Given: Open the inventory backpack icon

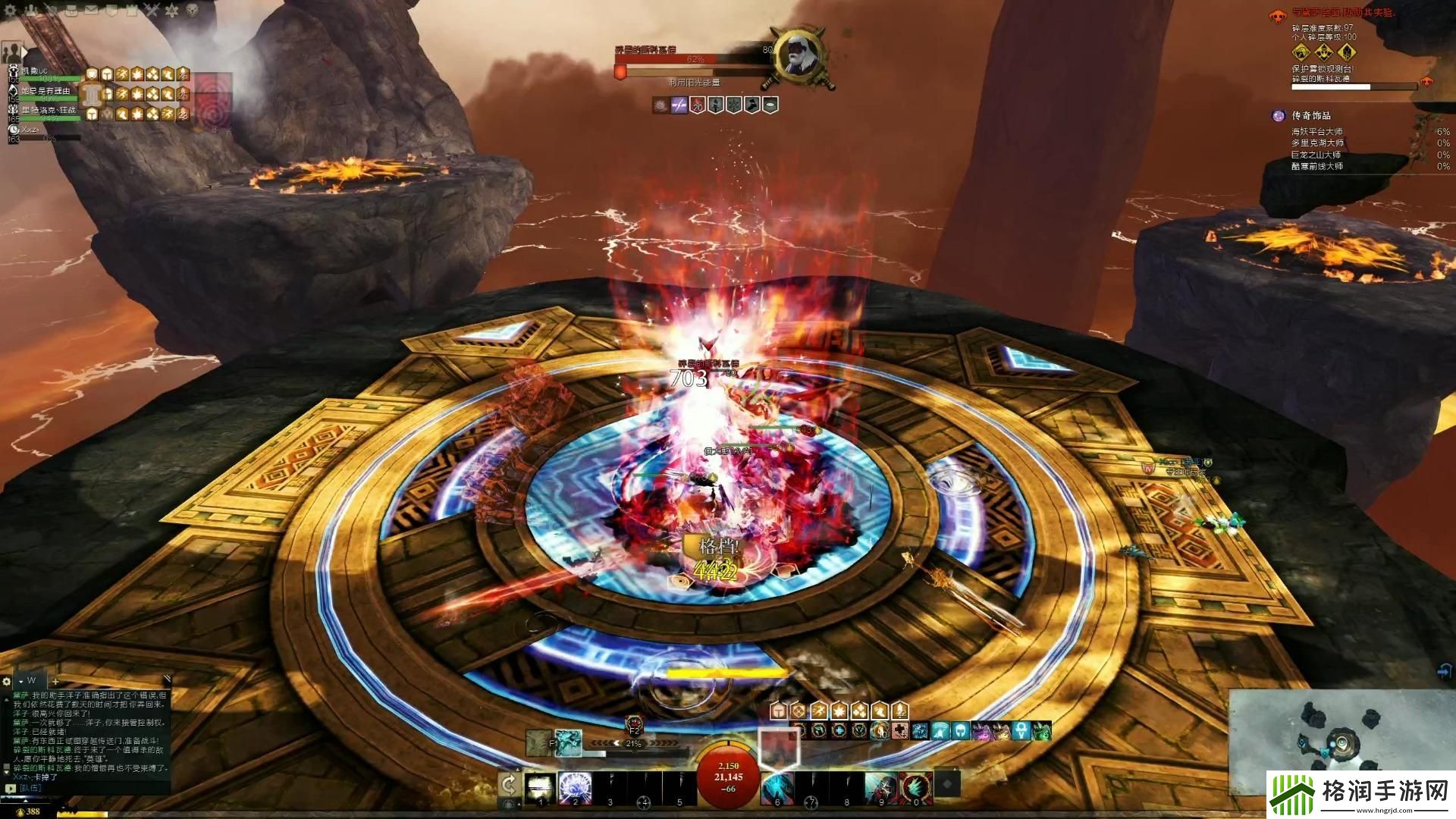Looking at the screenshot, I should [x=71, y=11].
